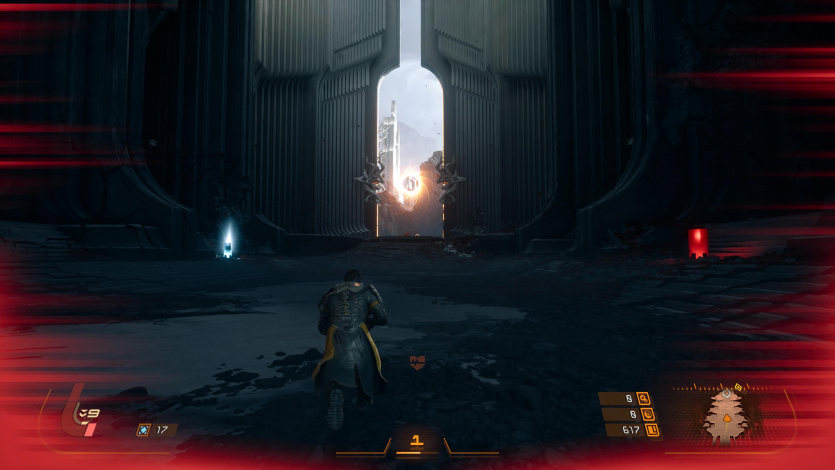This screenshot has width=835, height=470.
Task: Click the blue consumable item icon
Action: click(x=143, y=430)
